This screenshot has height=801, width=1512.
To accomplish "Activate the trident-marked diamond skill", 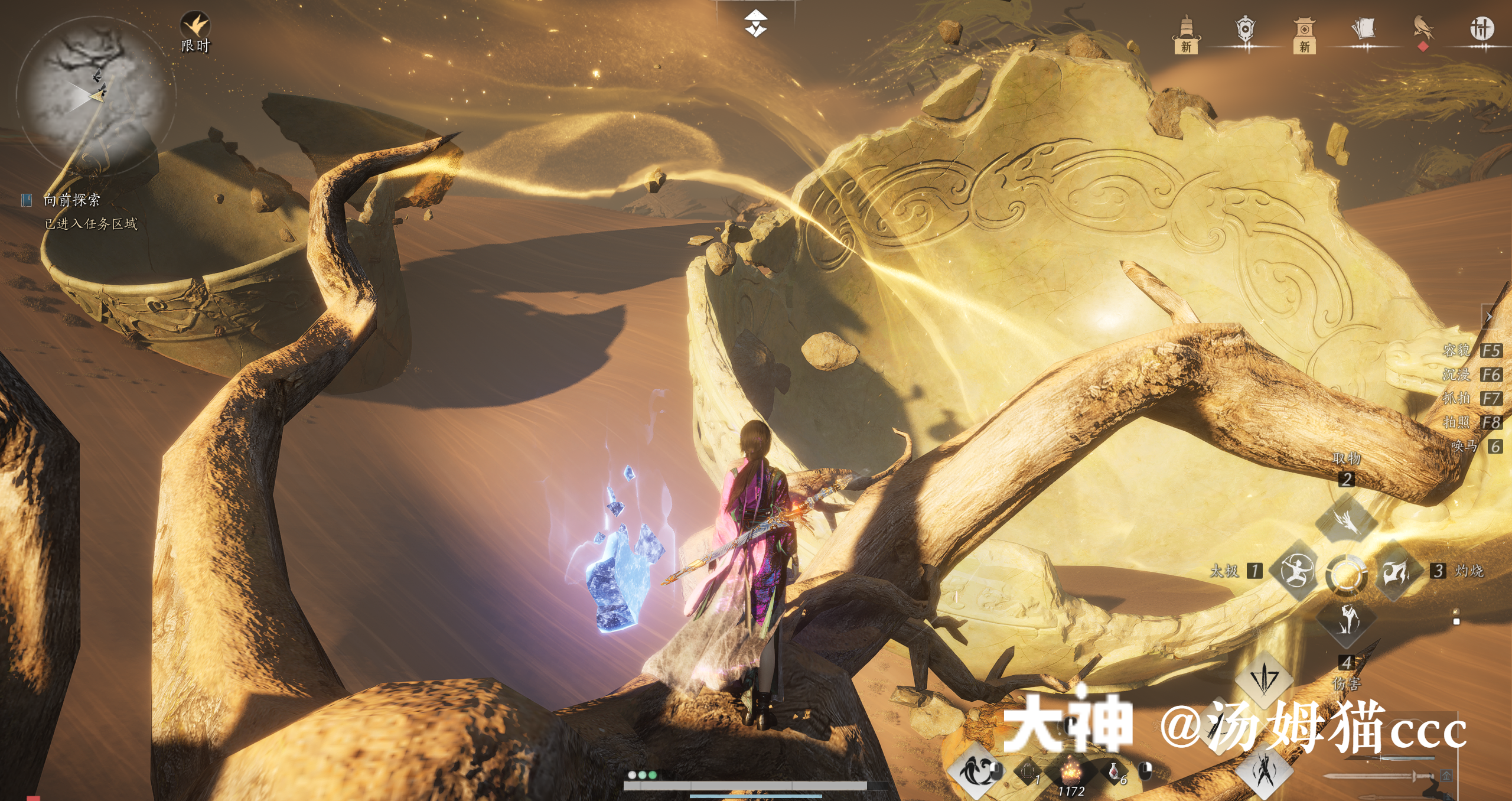I will click(x=1264, y=678).
